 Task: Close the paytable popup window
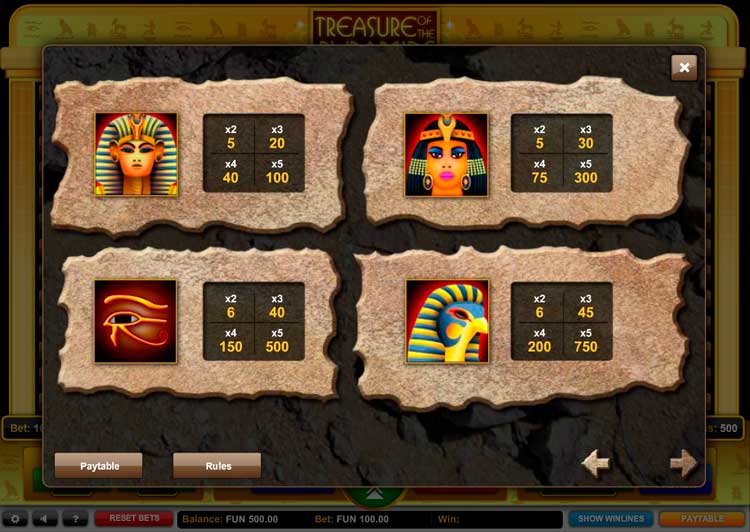(684, 67)
